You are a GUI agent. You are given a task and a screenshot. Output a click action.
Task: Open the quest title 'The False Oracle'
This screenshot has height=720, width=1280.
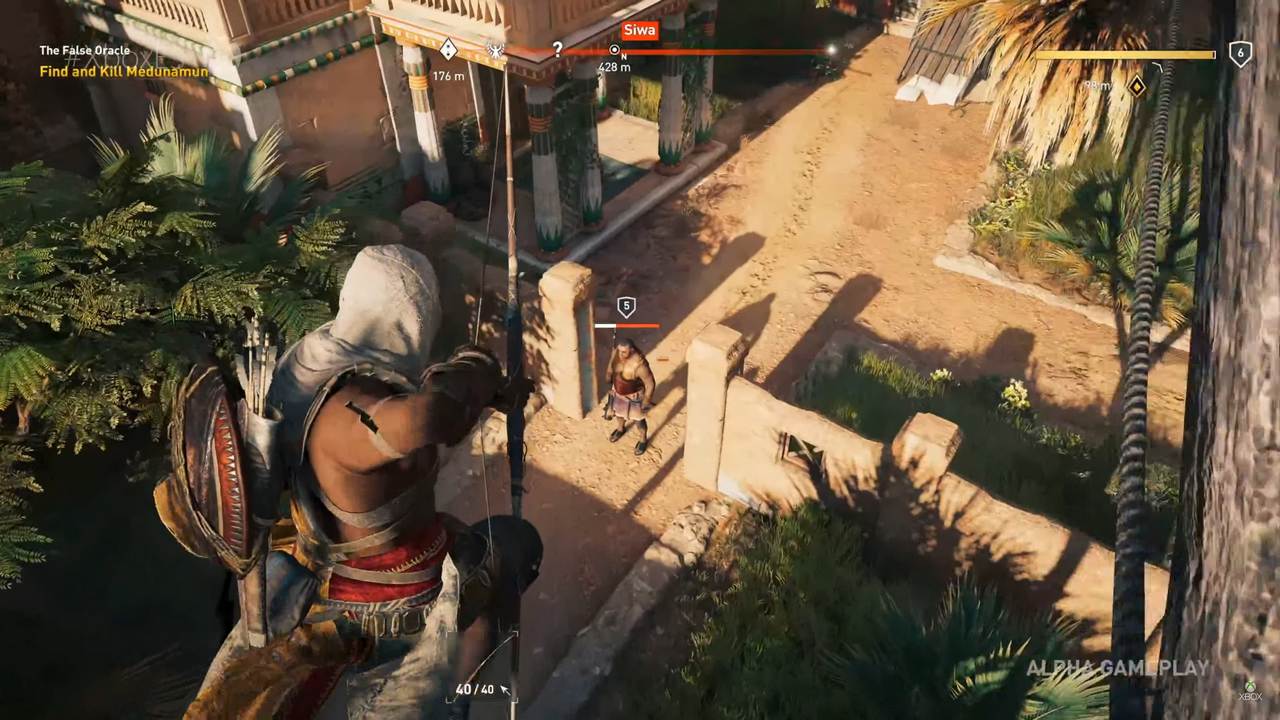tap(84, 49)
